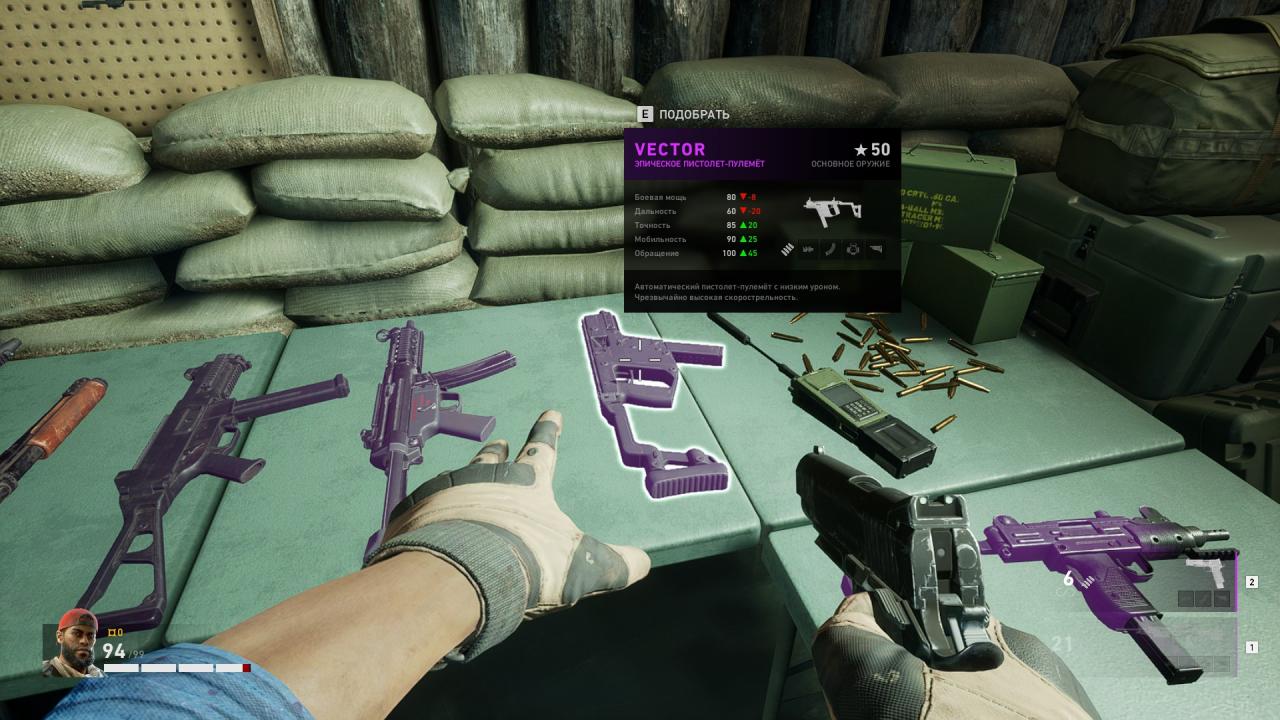The width and height of the screenshot is (1280, 720).
Task: Select the magazine attachment slot on Vector card
Action: pos(829,249)
